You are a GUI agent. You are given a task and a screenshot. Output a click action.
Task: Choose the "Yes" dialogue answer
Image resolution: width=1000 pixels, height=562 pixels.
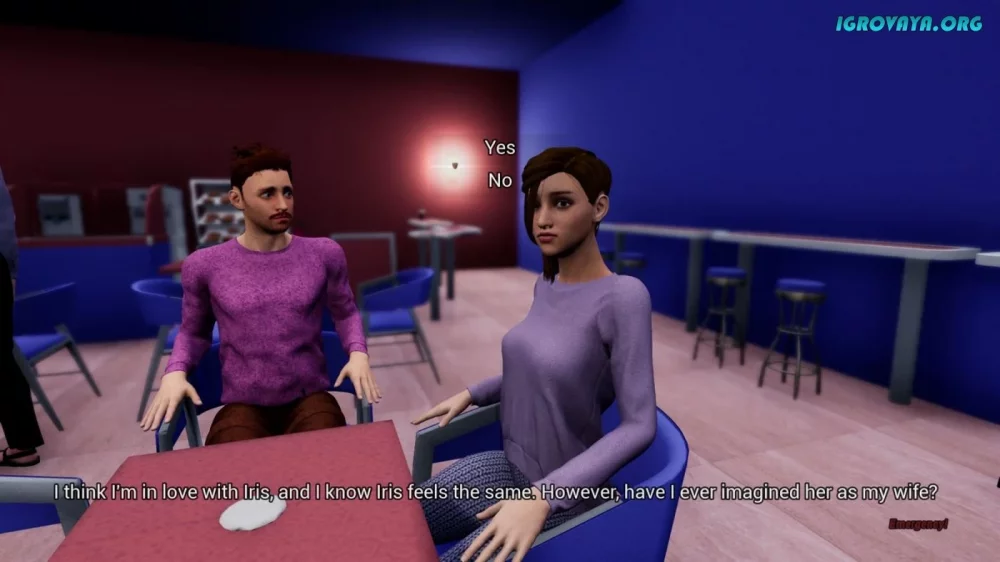point(500,148)
